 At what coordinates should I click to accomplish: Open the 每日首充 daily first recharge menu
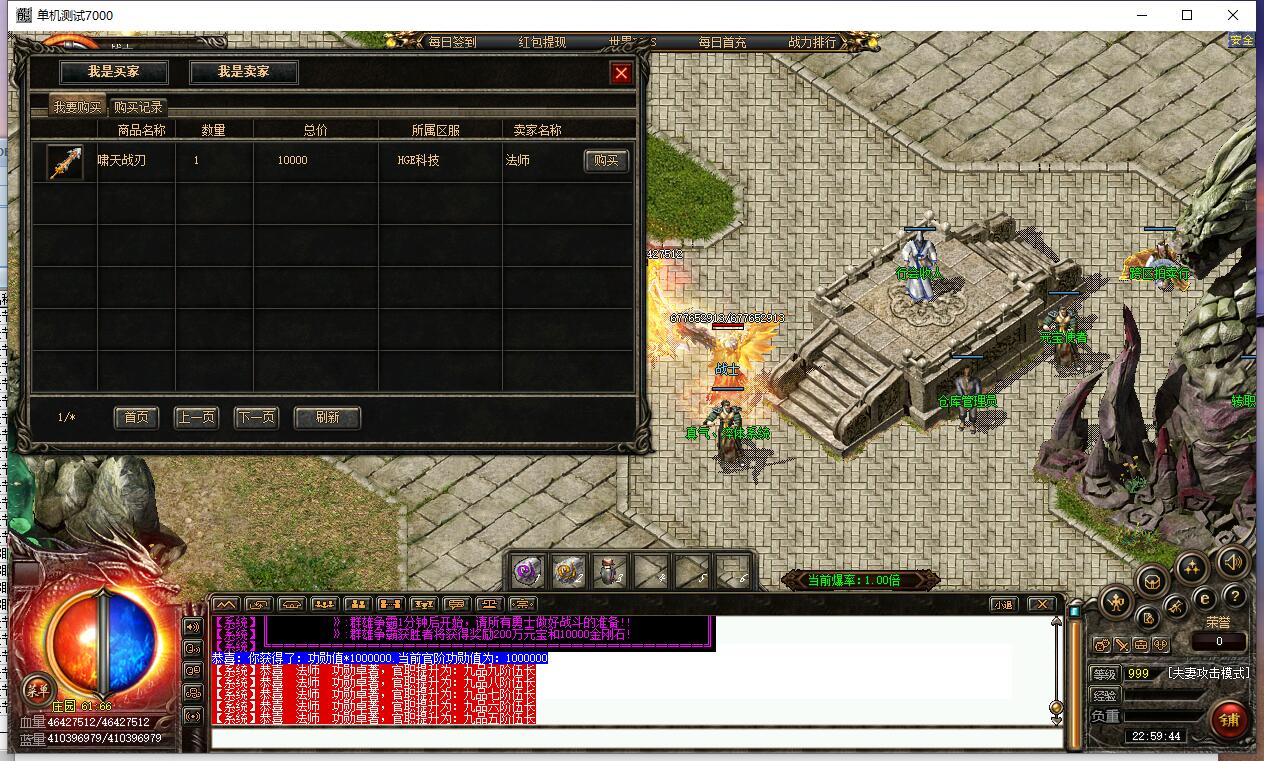click(x=722, y=42)
